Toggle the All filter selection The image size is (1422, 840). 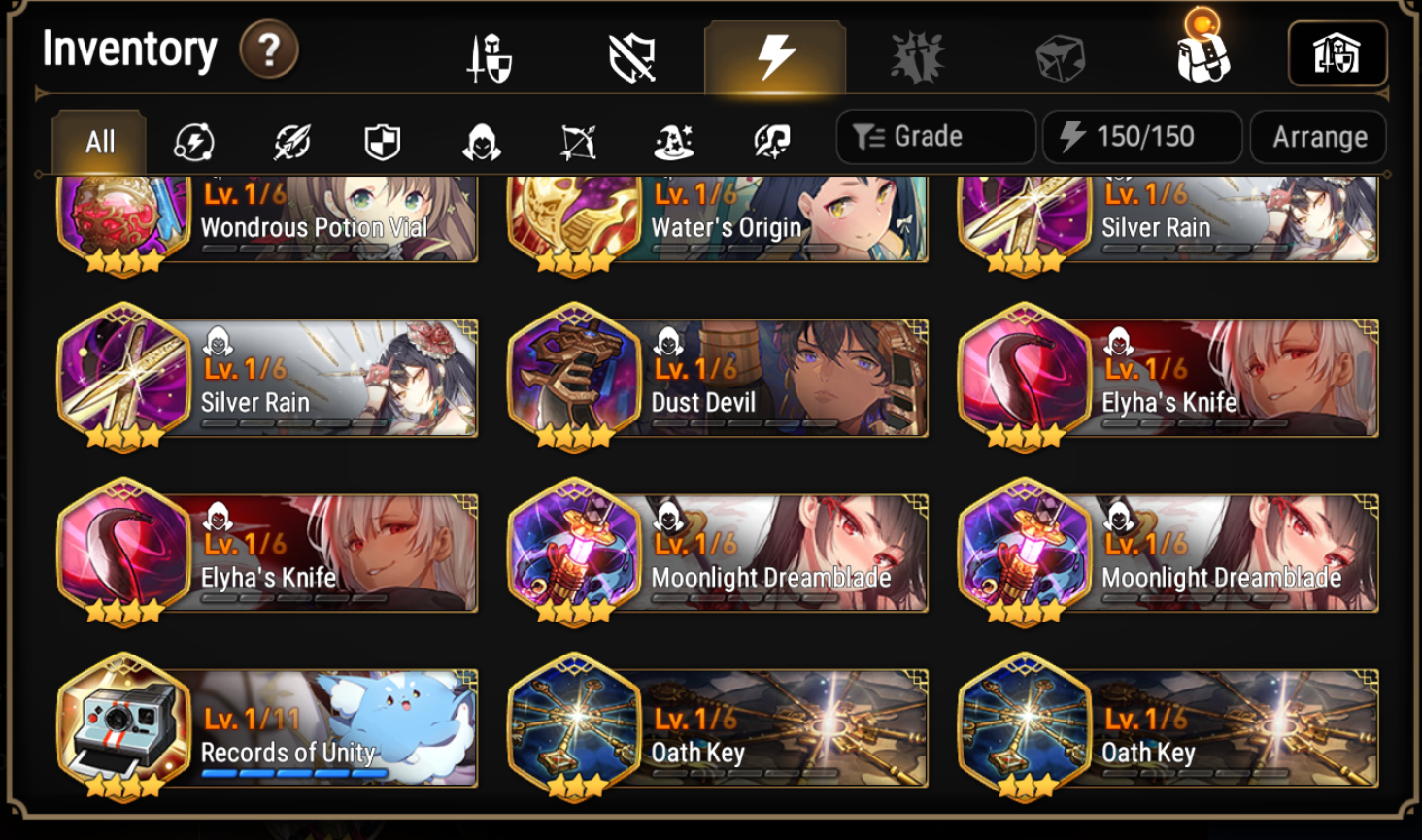pos(97,140)
